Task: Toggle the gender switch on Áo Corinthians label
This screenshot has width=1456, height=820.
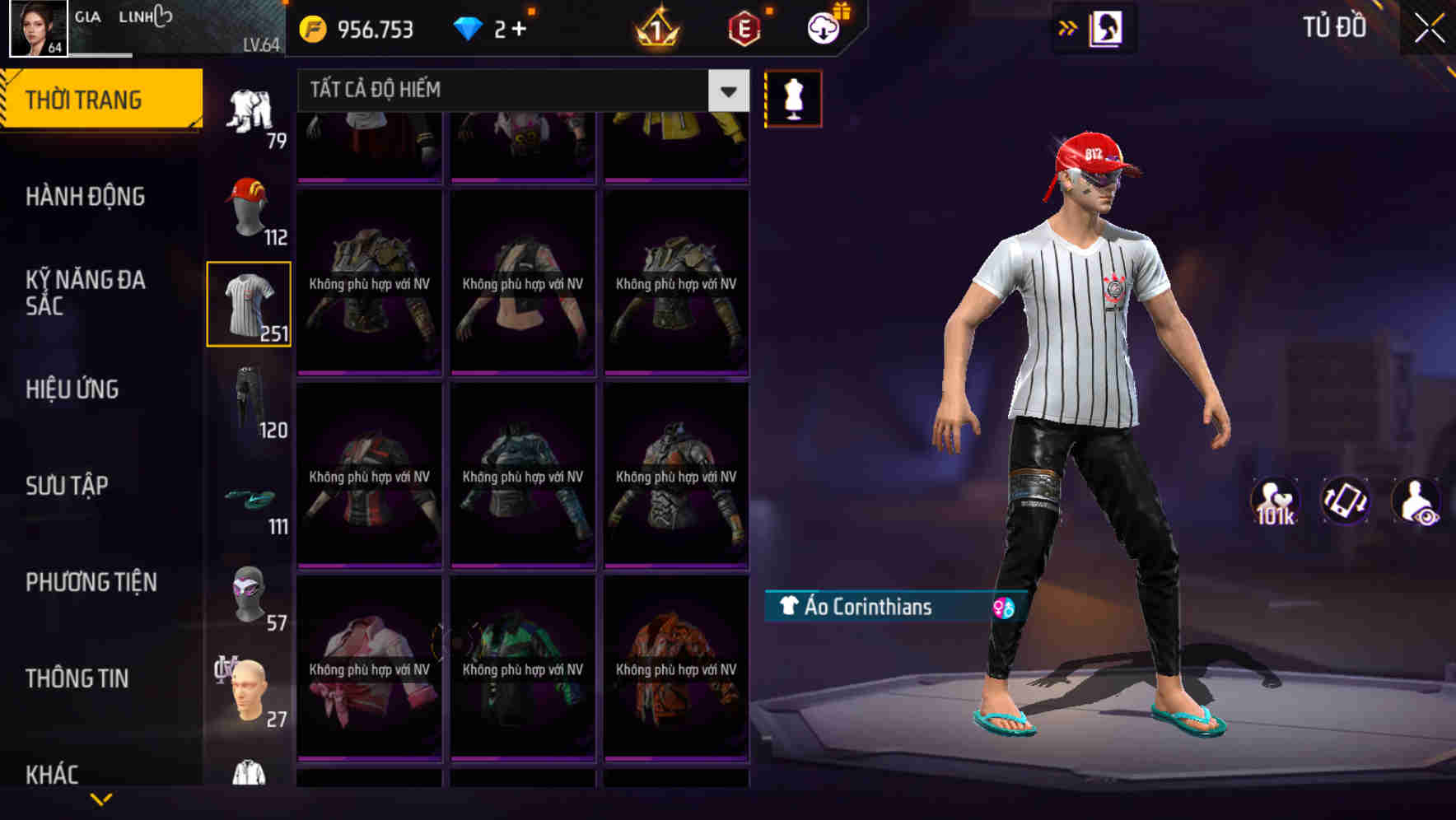Action: click(x=1003, y=609)
